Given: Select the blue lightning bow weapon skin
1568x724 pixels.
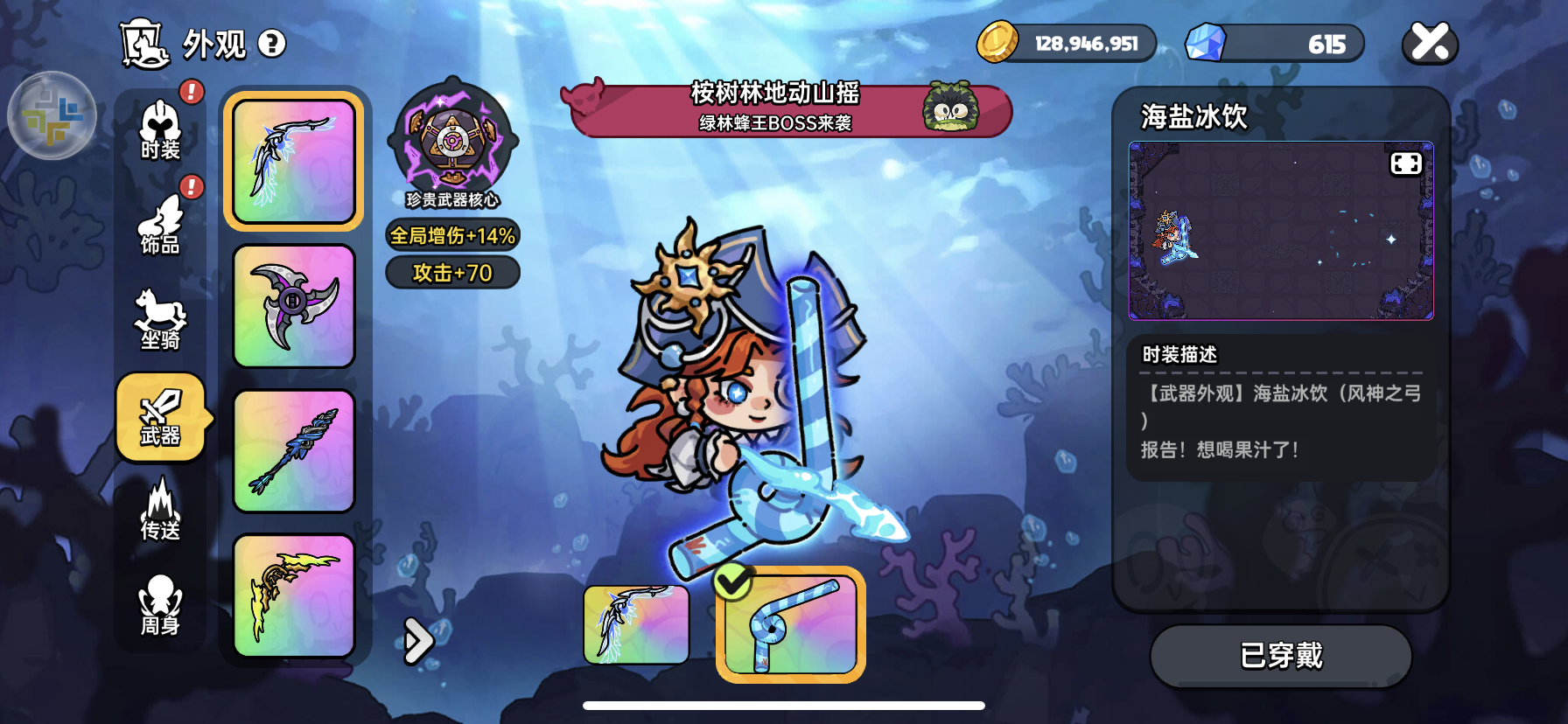Looking at the screenshot, I should pos(294,161).
